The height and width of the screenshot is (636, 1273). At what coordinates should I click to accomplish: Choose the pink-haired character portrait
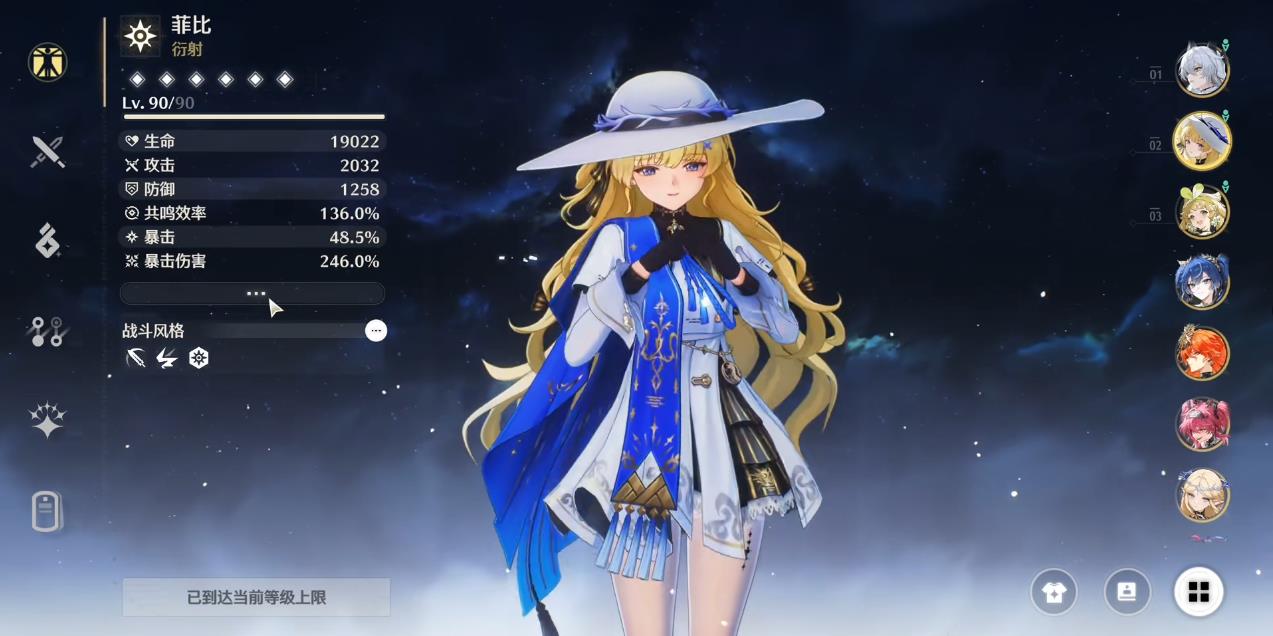pyautogui.click(x=1201, y=425)
